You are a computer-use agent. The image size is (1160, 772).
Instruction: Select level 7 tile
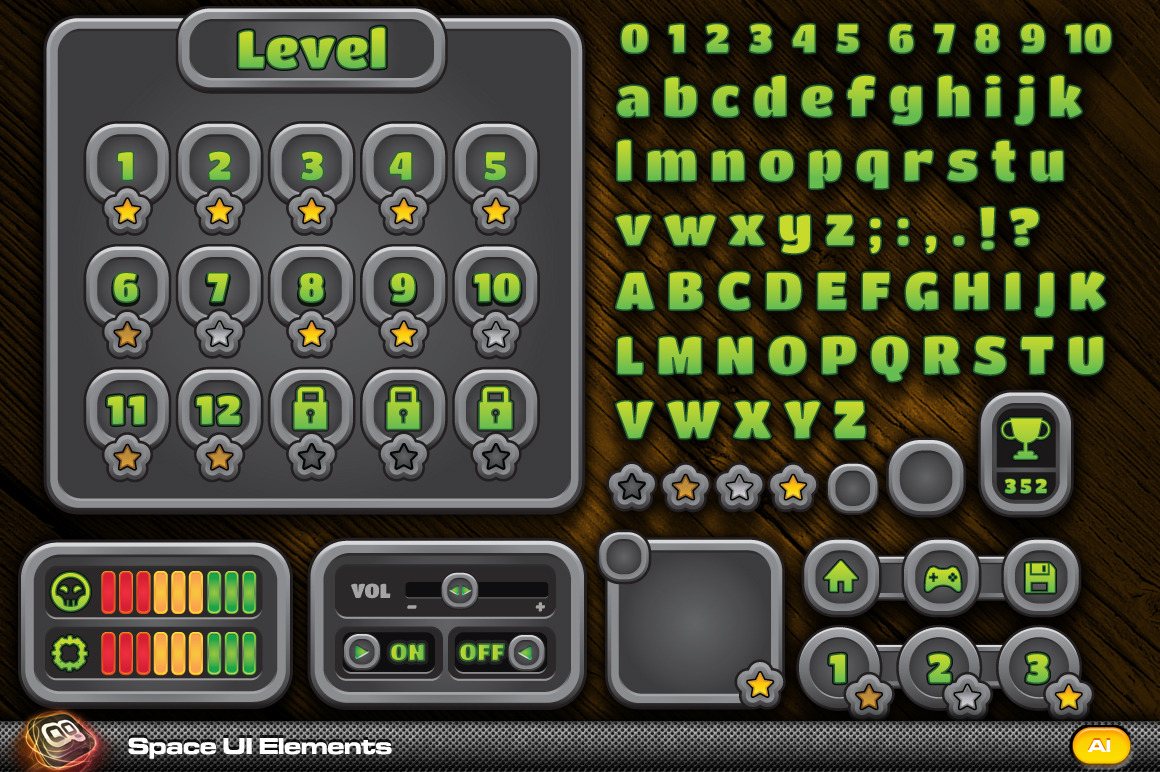pyautogui.click(x=219, y=289)
